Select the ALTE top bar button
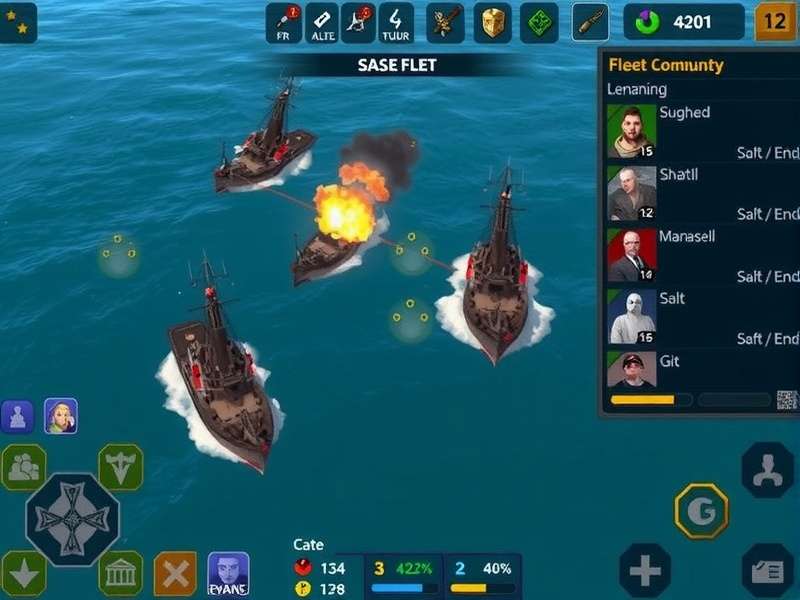 (322, 23)
